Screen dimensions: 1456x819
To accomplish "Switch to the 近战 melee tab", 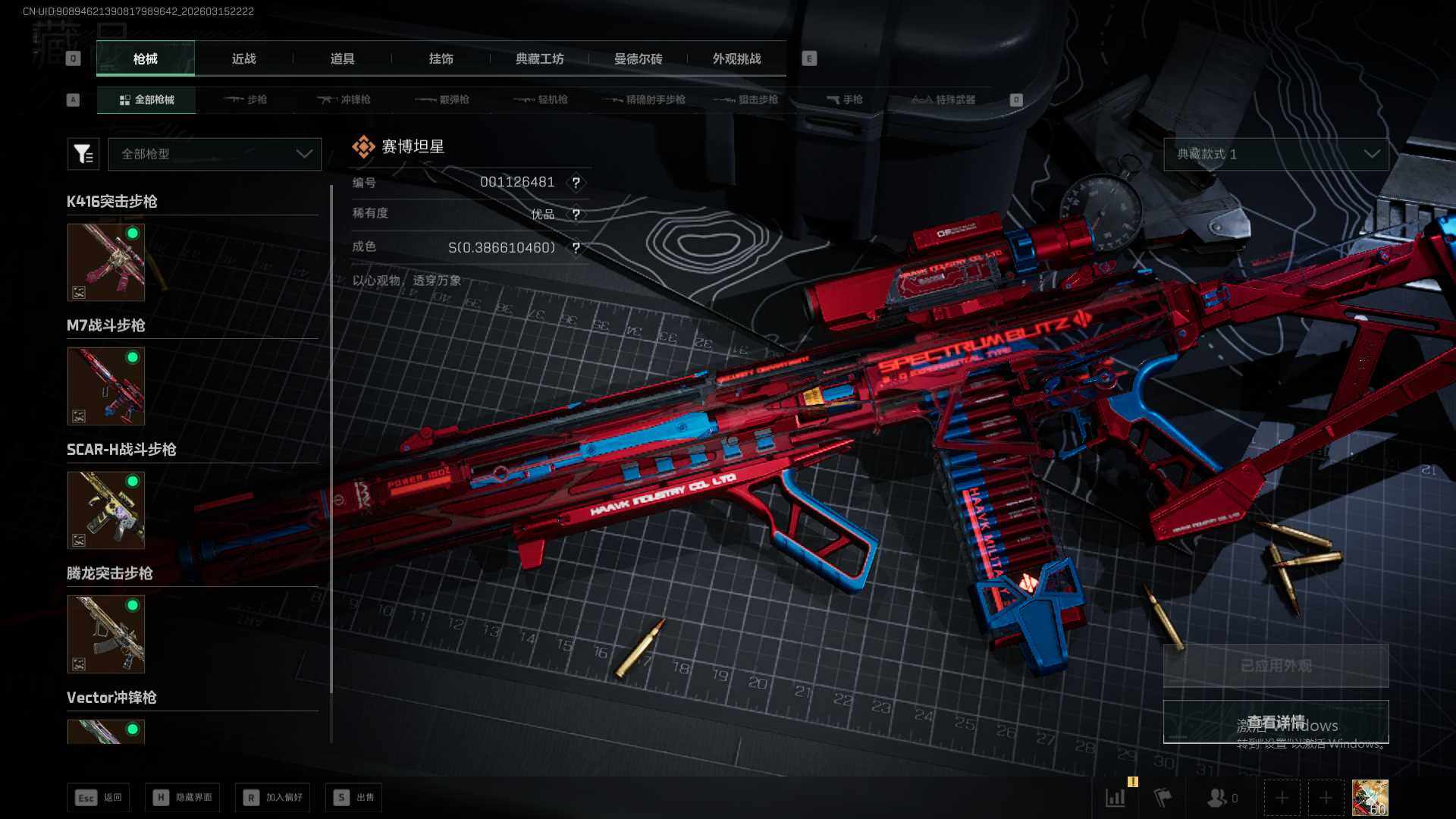I will [x=243, y=58].
